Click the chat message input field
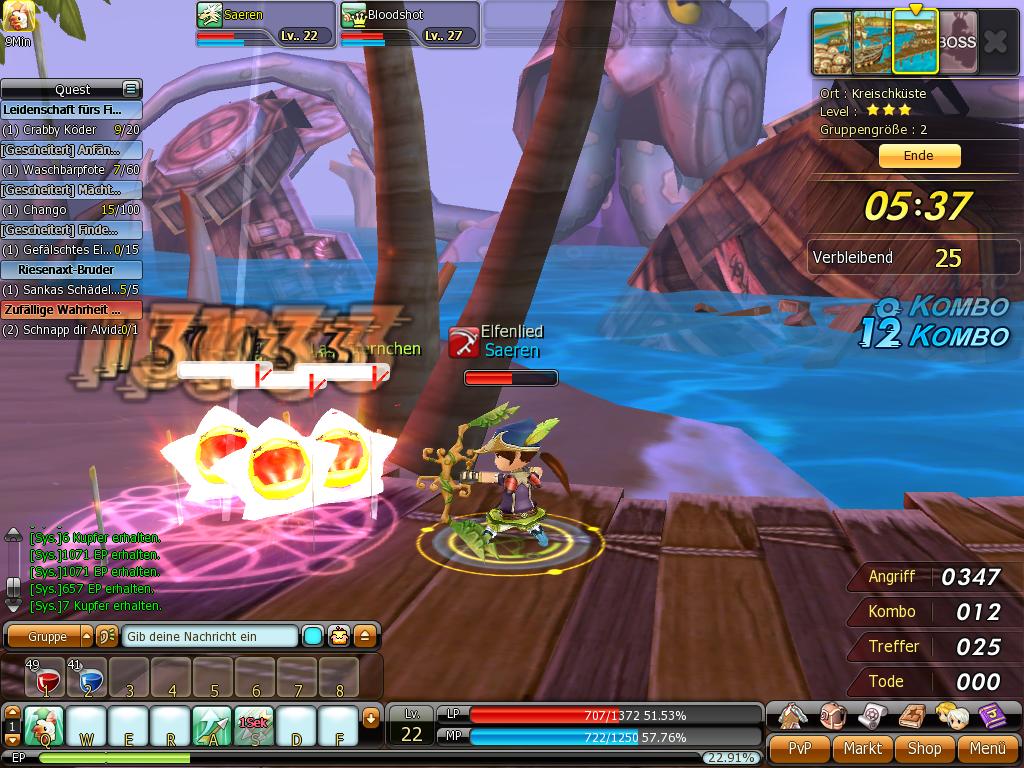The image size is (1024, 768). 210,636
